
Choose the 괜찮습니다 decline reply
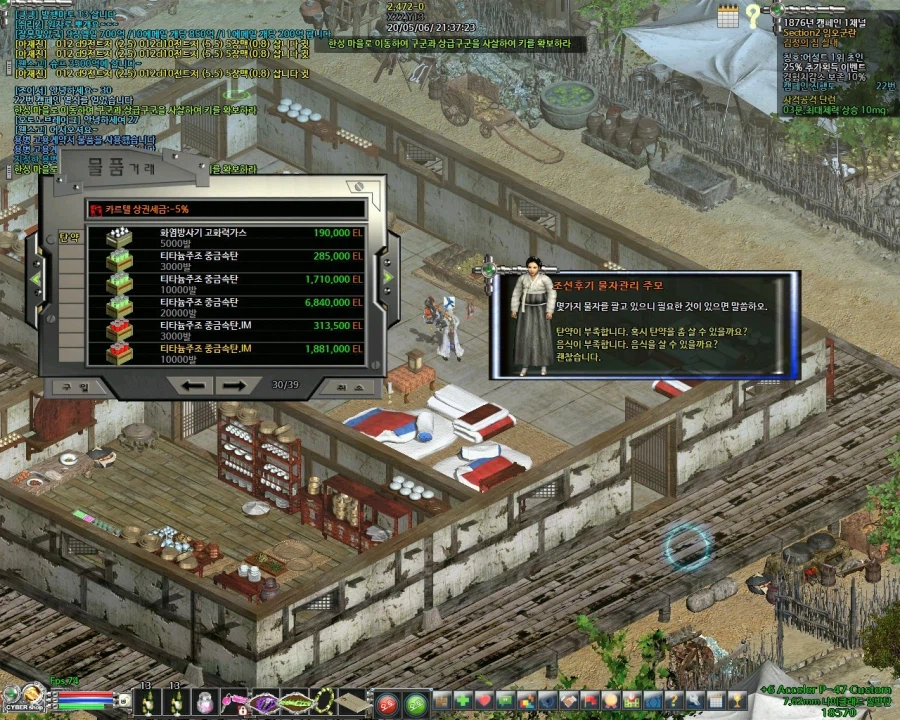pos(579,357)
